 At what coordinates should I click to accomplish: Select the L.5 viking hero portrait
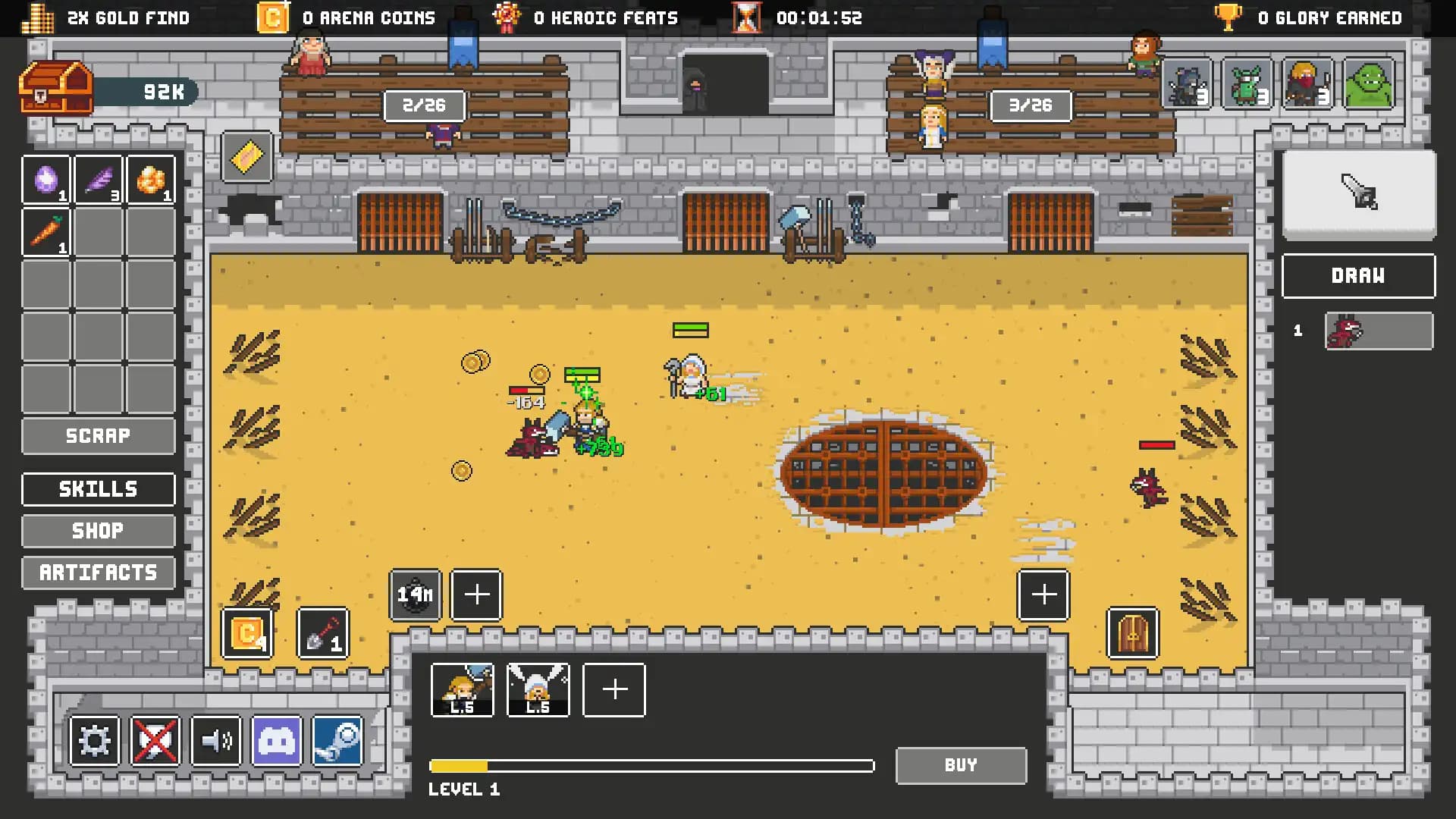(x=538, y=689)
